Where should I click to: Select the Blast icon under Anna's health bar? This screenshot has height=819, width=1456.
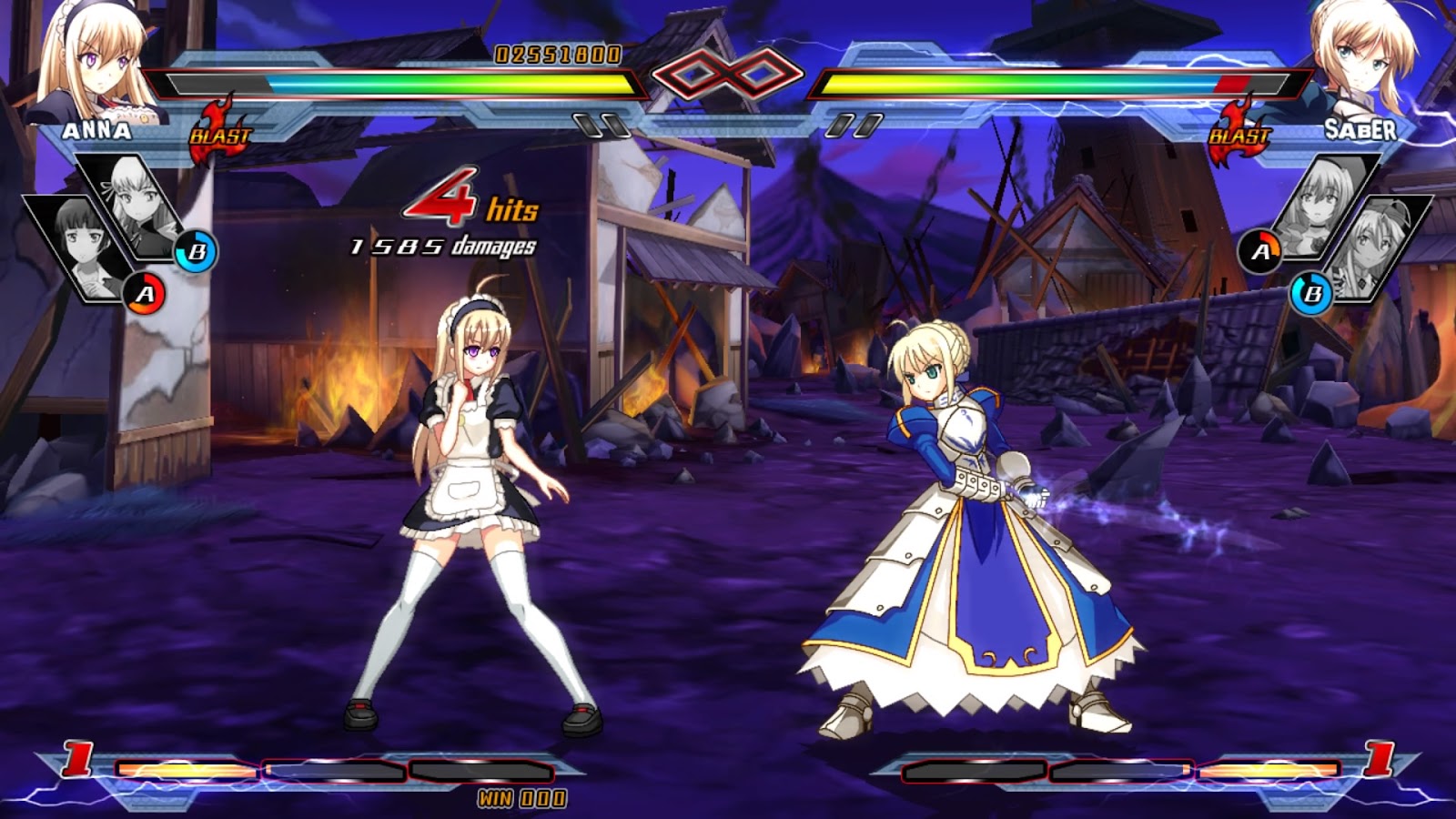[219, 134]
